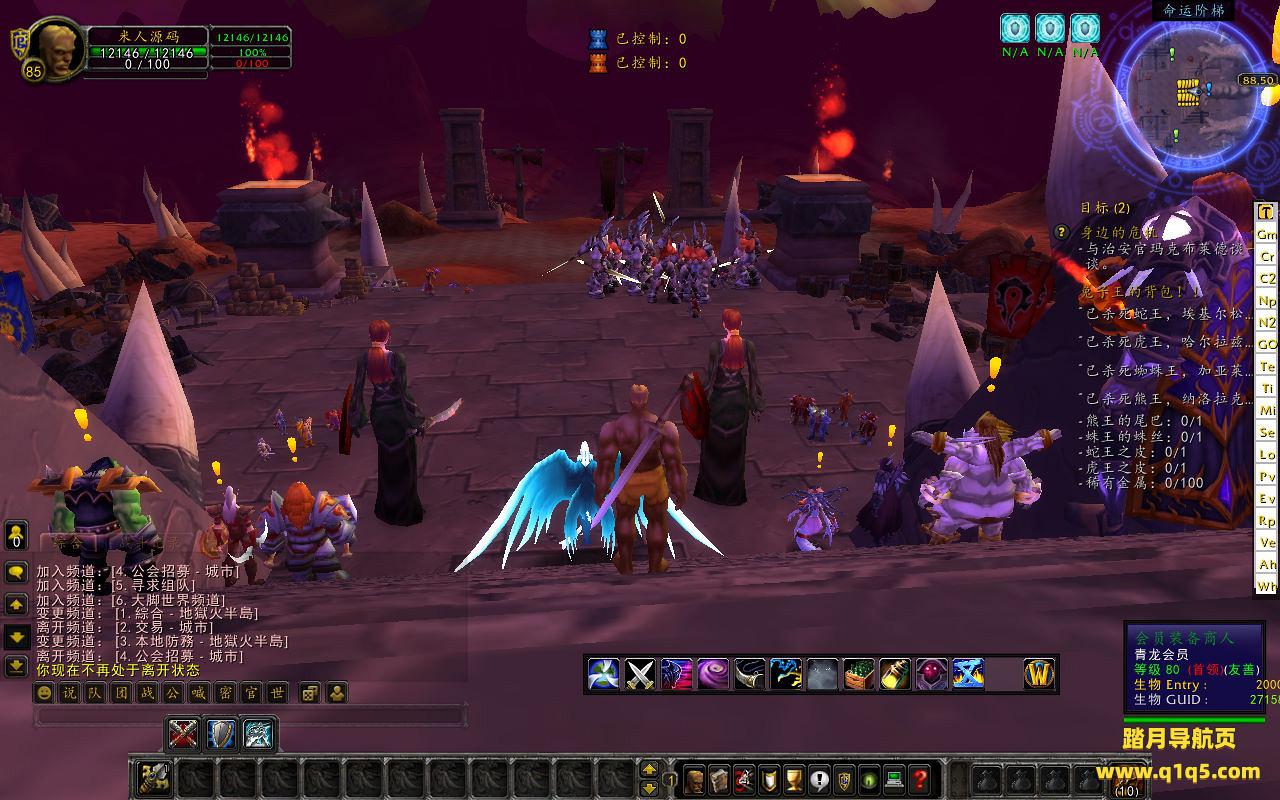Activate the purple swirl spell icon
The width and height of the screenshot is (1280, 800).
pos(713,675)
